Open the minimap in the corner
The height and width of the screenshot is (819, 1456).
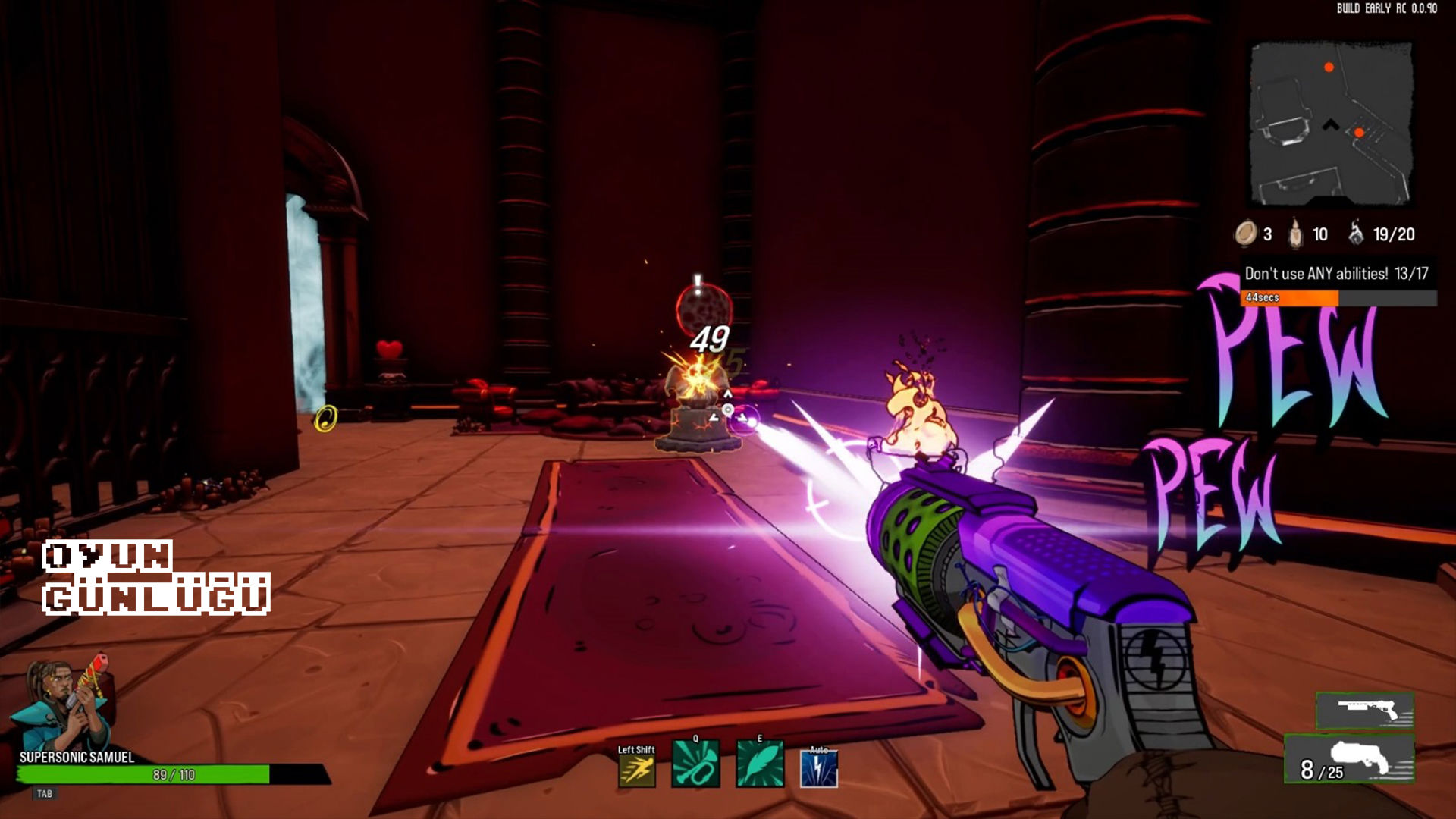pyautogui.click(x=1331, y=124)
